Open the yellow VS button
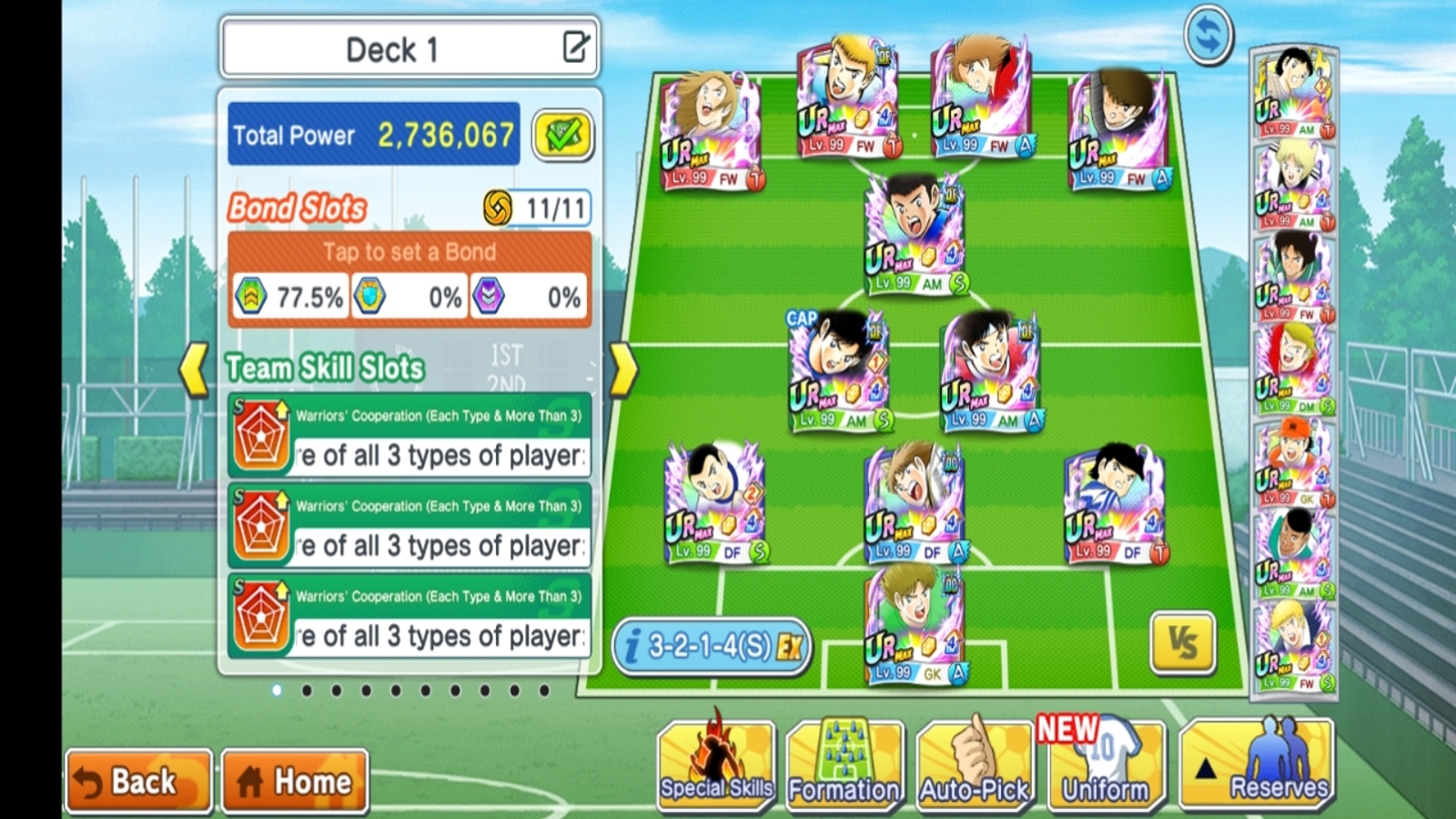This screenshot has width=1456, height=819. click(x=1182, y=643)
